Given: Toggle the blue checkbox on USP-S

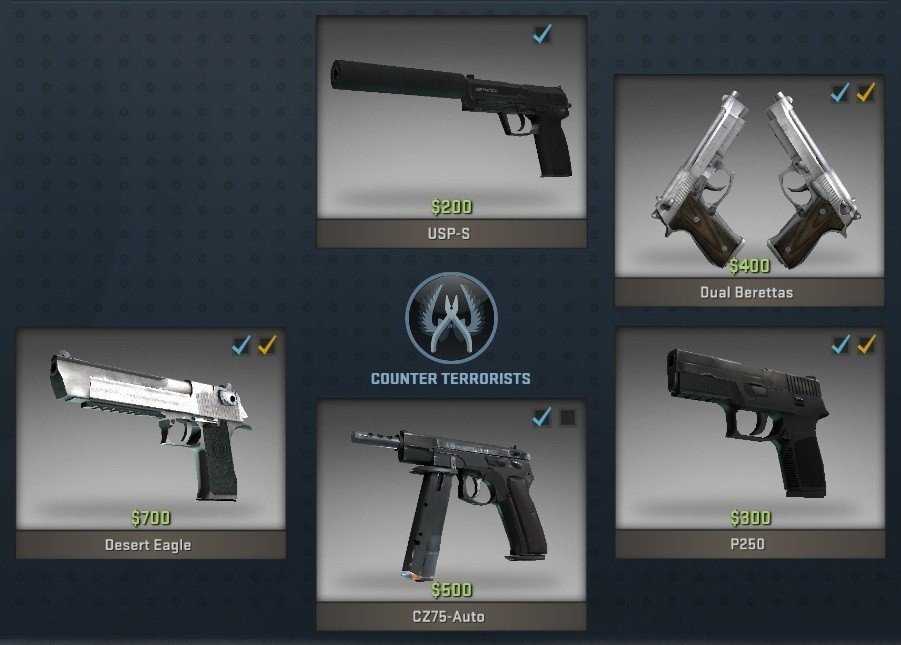Looking at the screenshot, I should coord(542,35).
